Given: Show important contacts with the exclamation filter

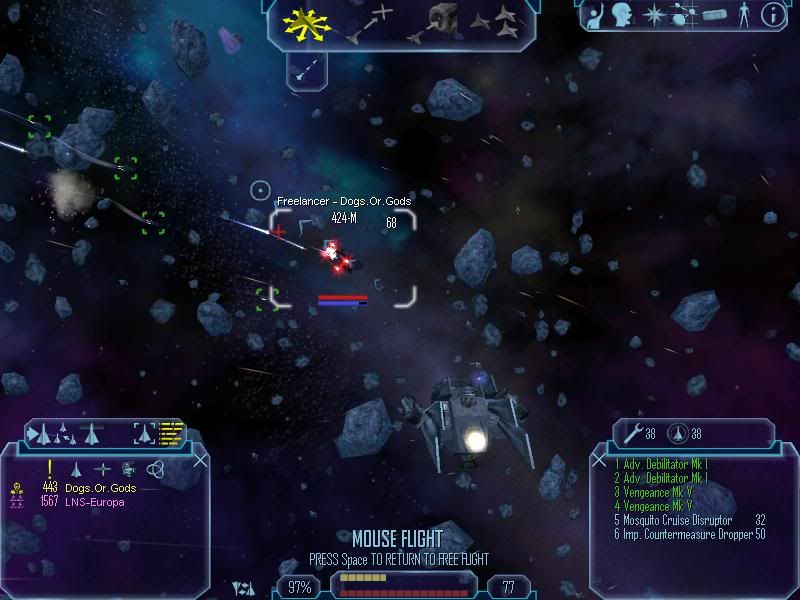Looking at the screenshot, I should tap(49, 468).
